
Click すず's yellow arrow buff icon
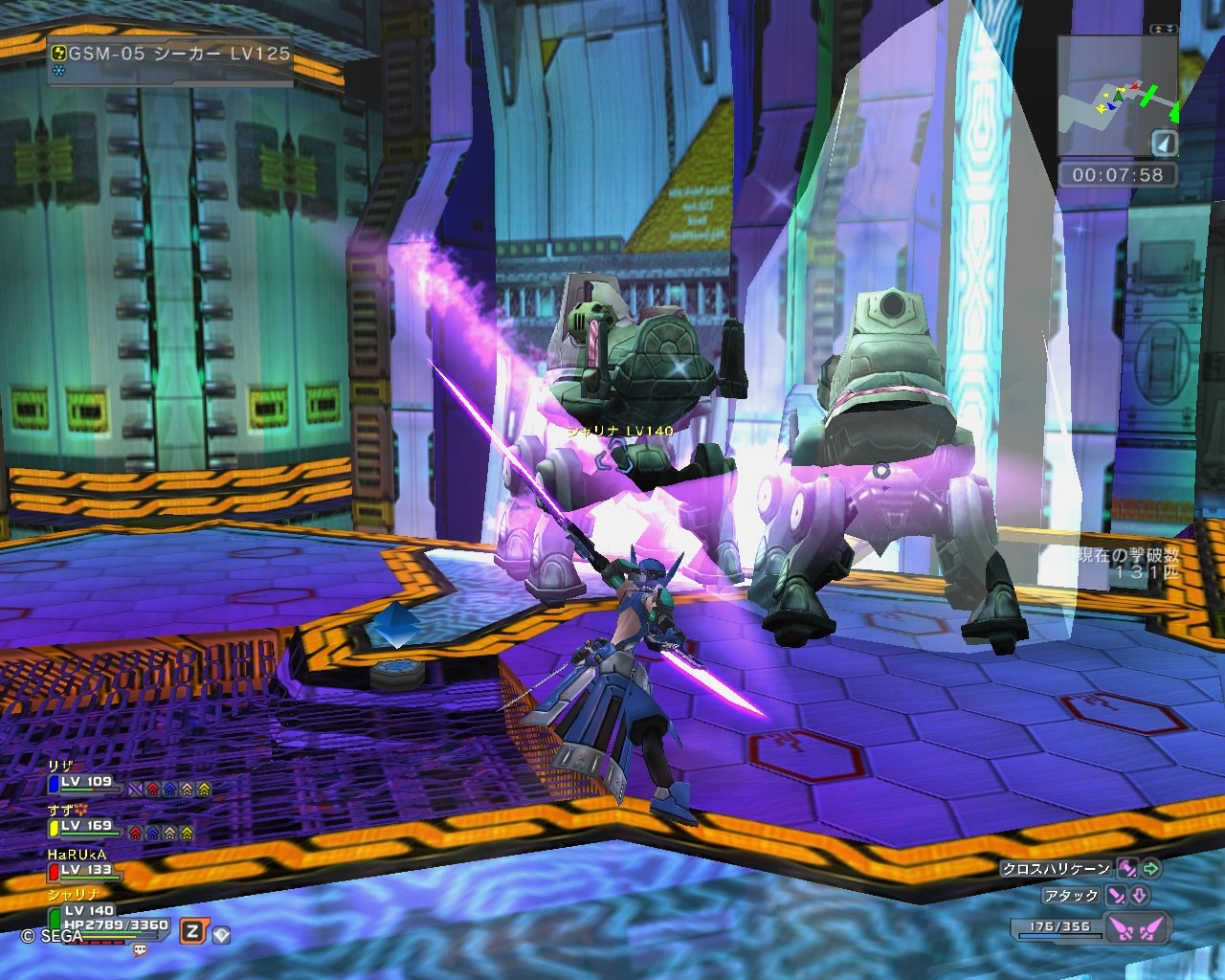pyautogui.click(x=186, y=833)
